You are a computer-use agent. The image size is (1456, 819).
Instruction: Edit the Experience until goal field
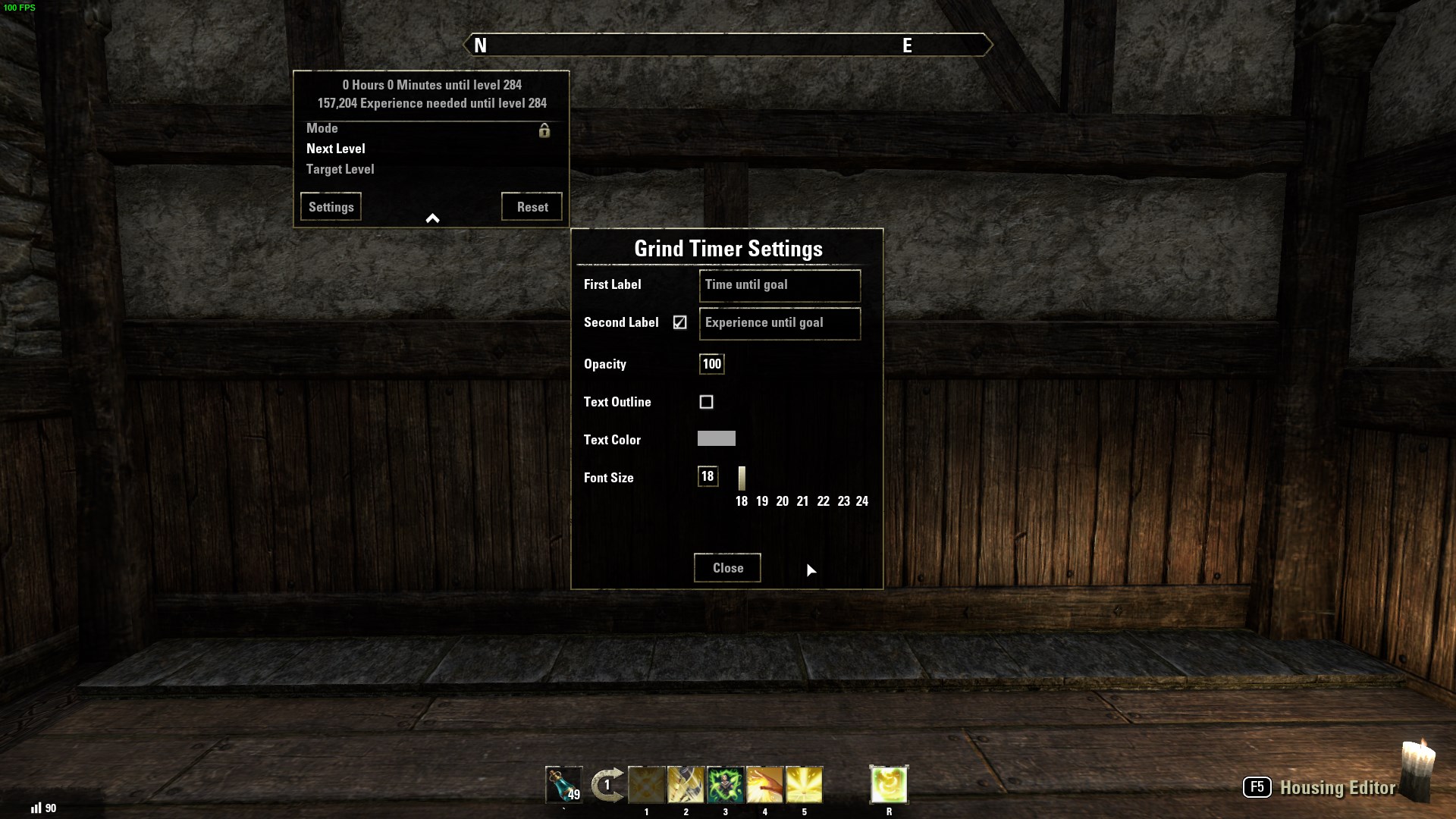(x=779, y=323)
